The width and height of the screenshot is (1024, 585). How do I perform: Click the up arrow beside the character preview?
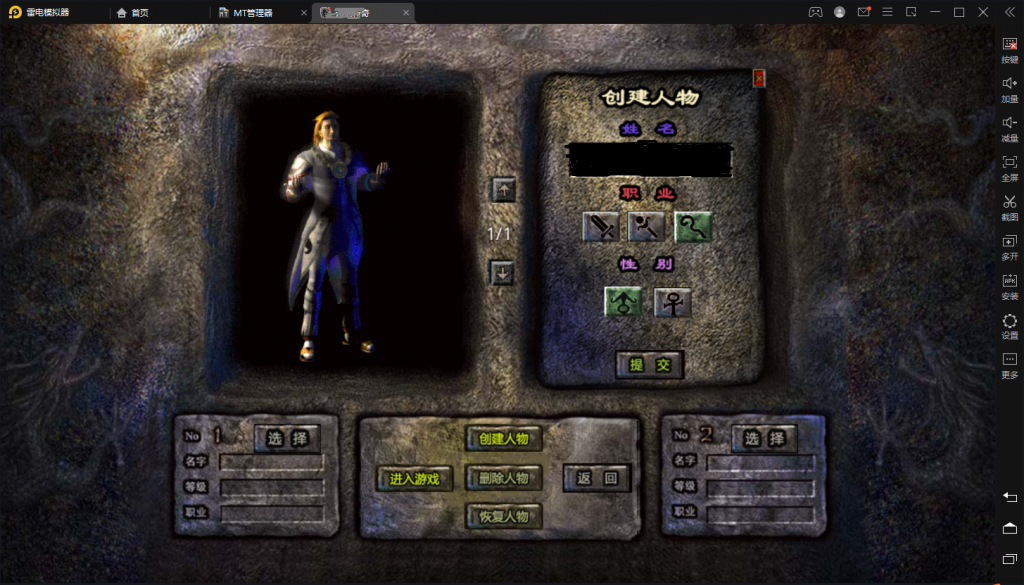coord(504,189)
